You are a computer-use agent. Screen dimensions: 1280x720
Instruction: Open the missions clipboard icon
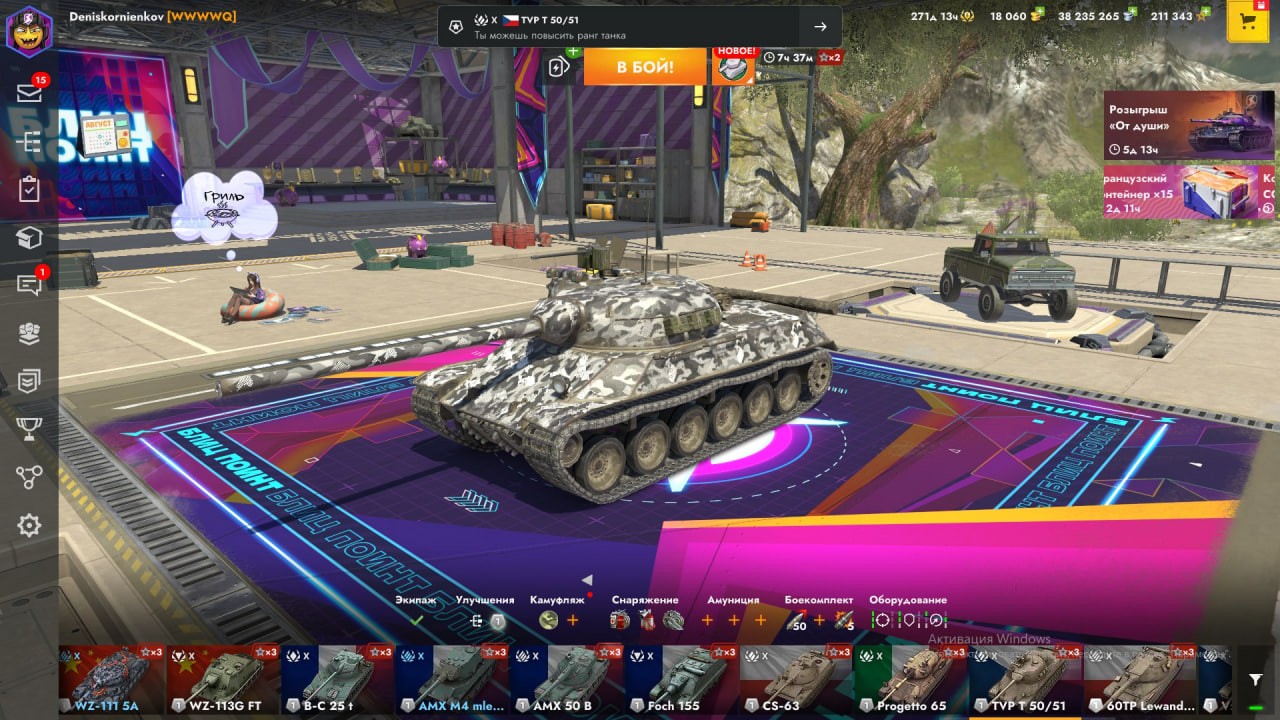tap(29, 190)
